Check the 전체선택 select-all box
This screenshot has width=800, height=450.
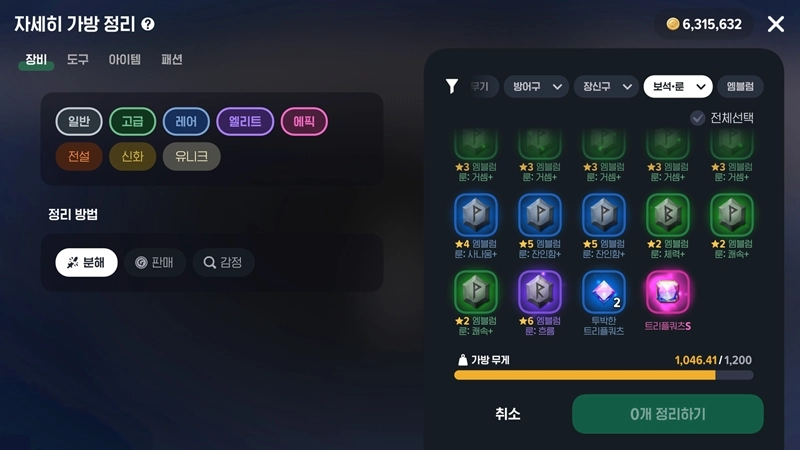(698, 118)
